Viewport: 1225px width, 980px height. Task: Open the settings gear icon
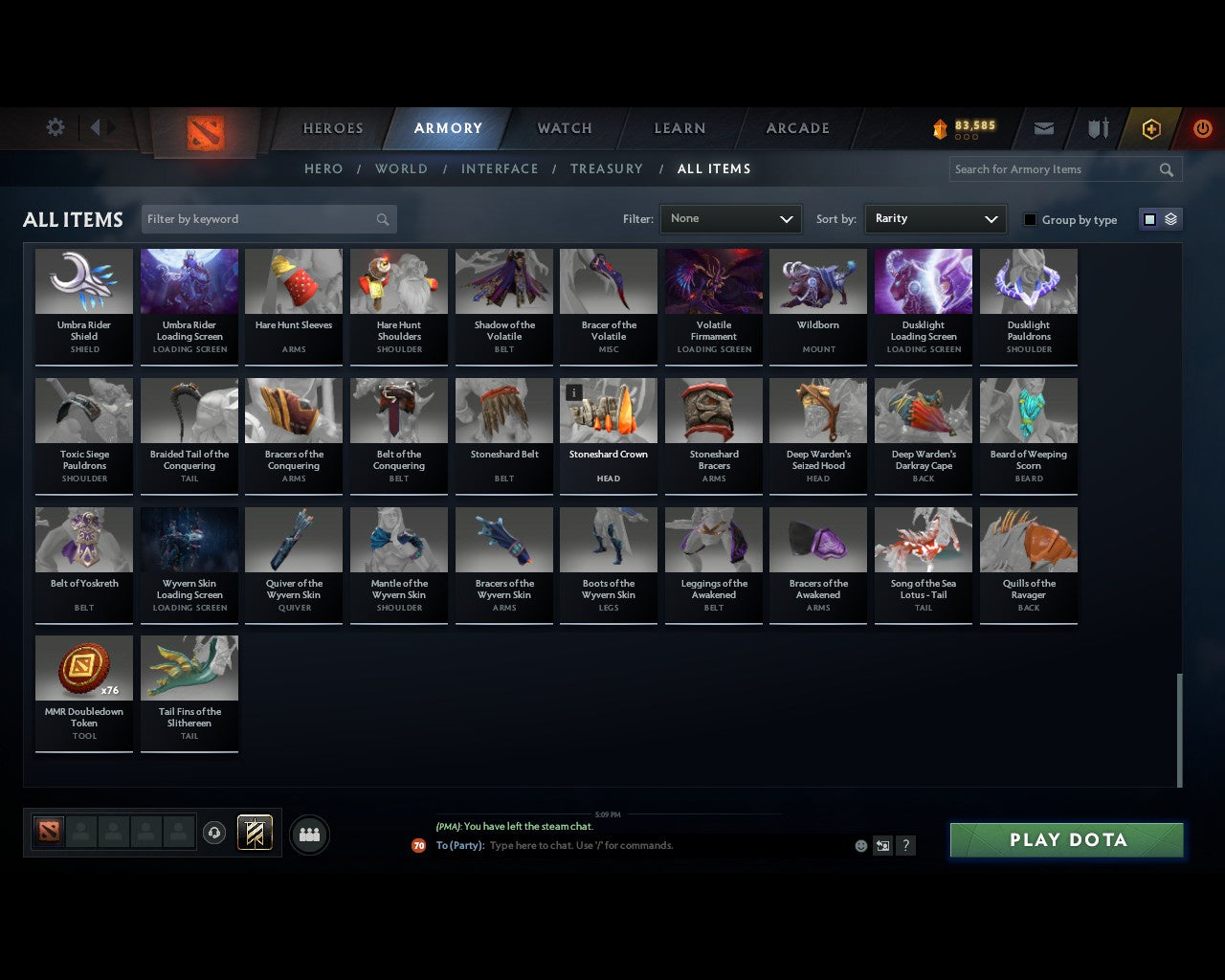click(x=55, y=126)
